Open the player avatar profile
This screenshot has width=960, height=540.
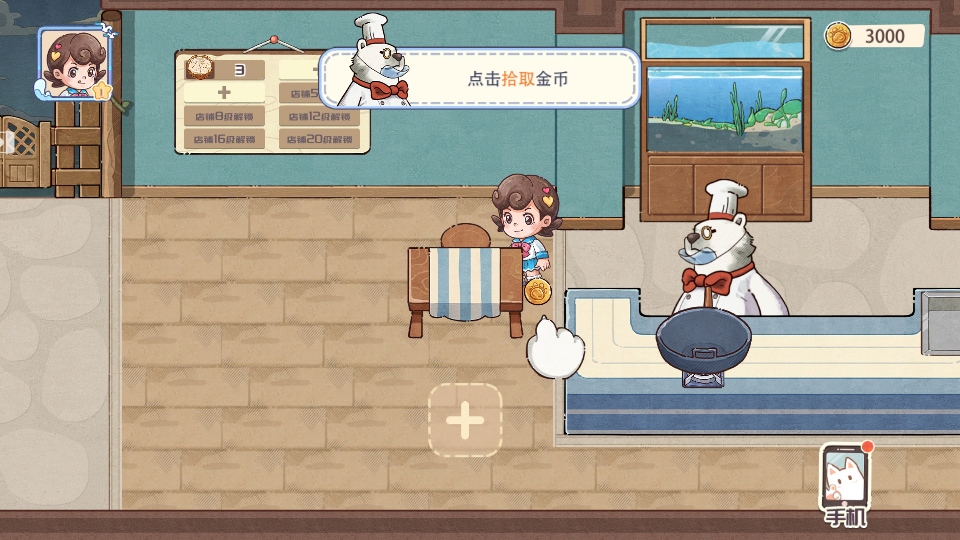pos(73,62)
